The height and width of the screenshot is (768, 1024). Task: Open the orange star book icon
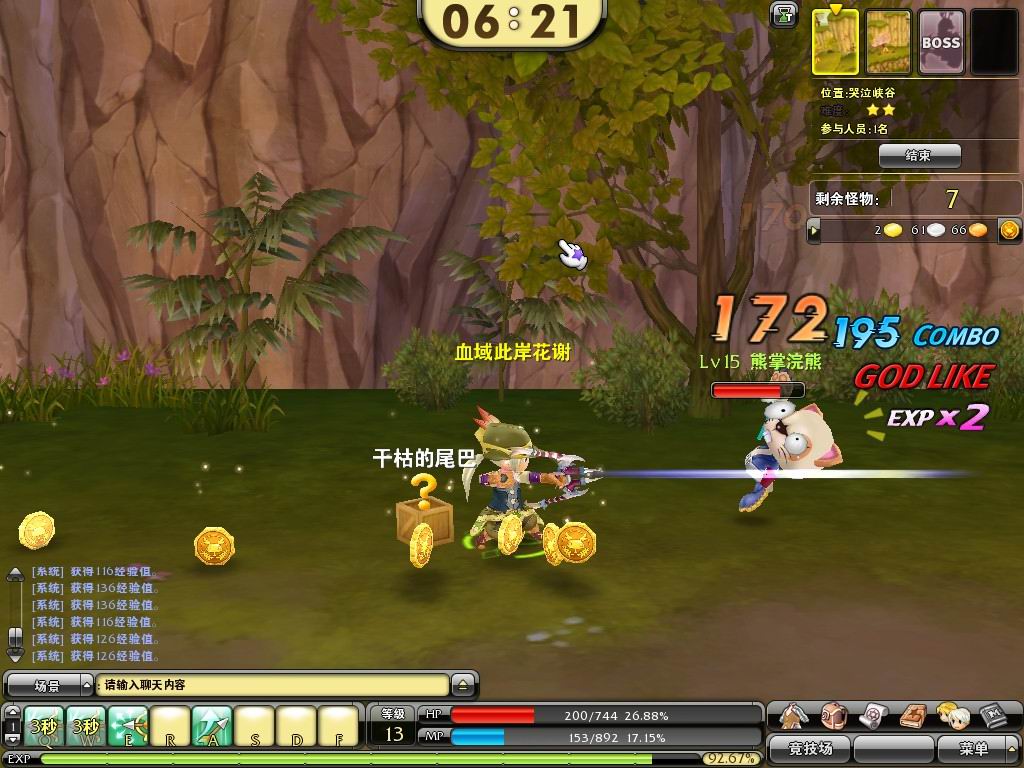click(x=912, y=715)
